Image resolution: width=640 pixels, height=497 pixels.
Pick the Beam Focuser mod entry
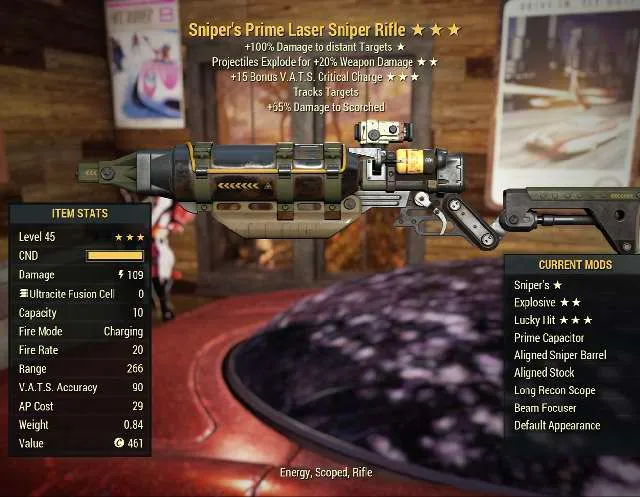544,408
